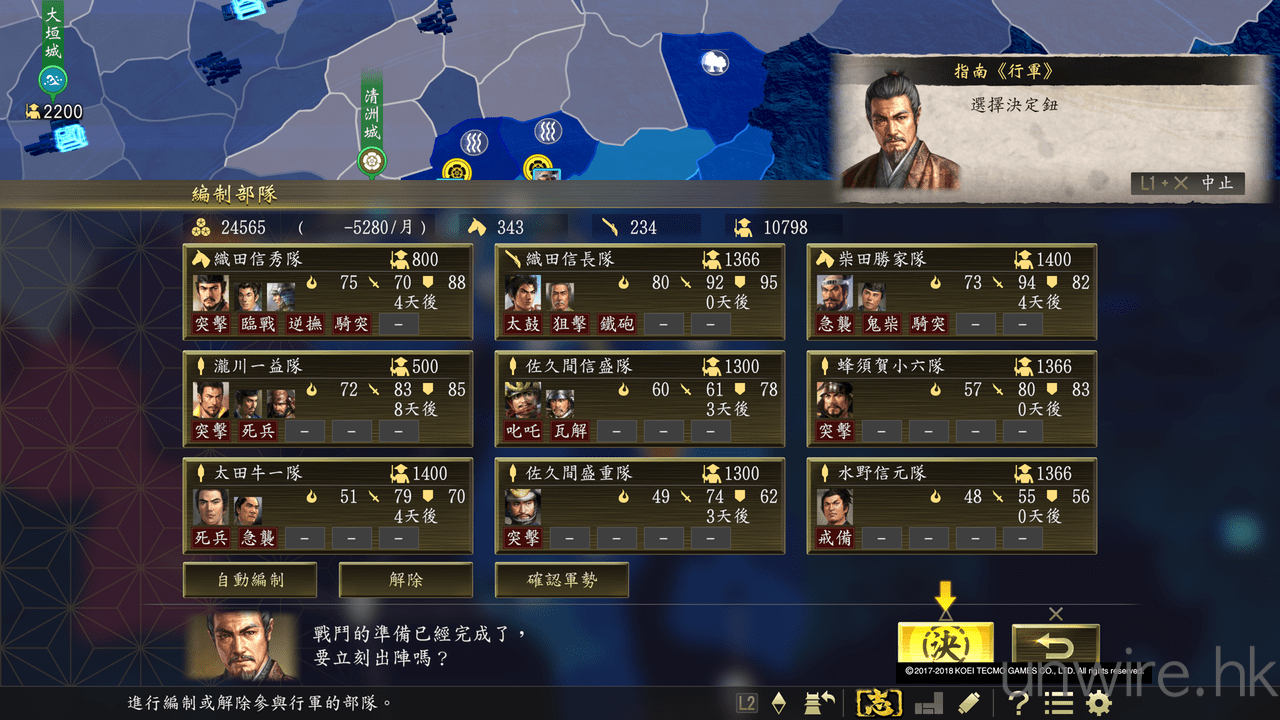The image size is (1280, 720).
Task: Open the list menu icon
Action: 1058,703
